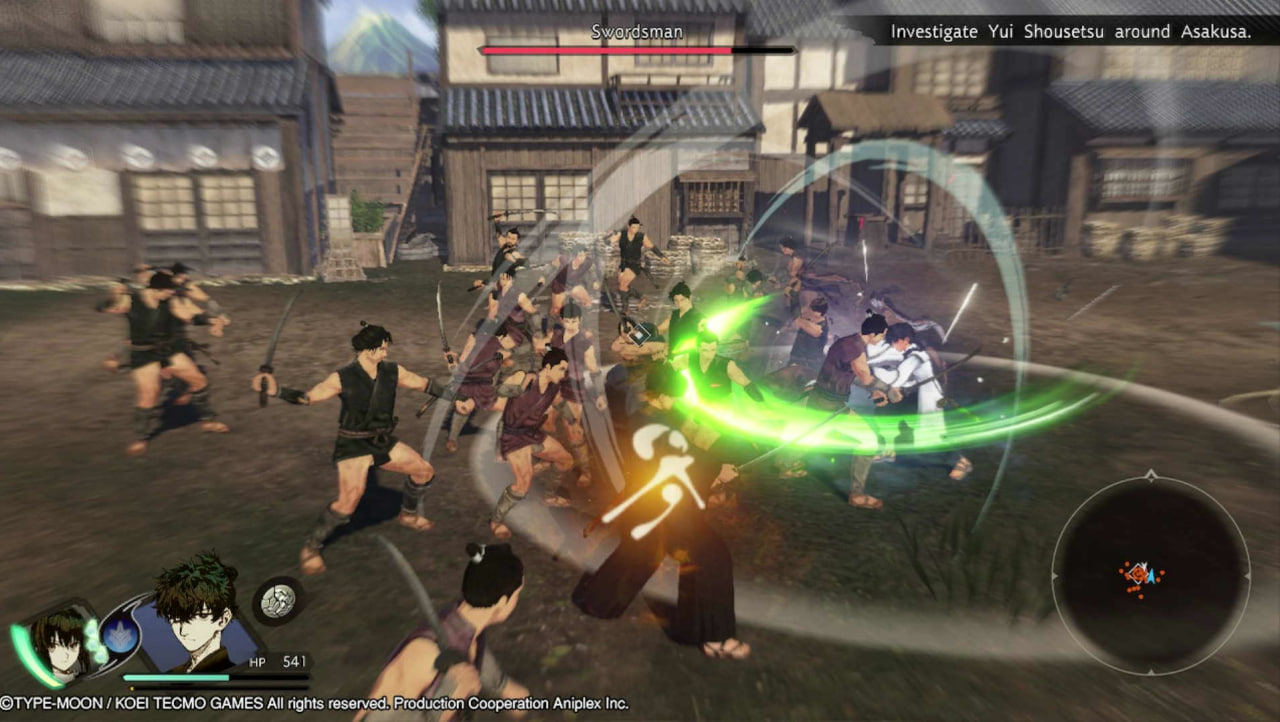Open the circular minimap

click(x=1150, y=573)
